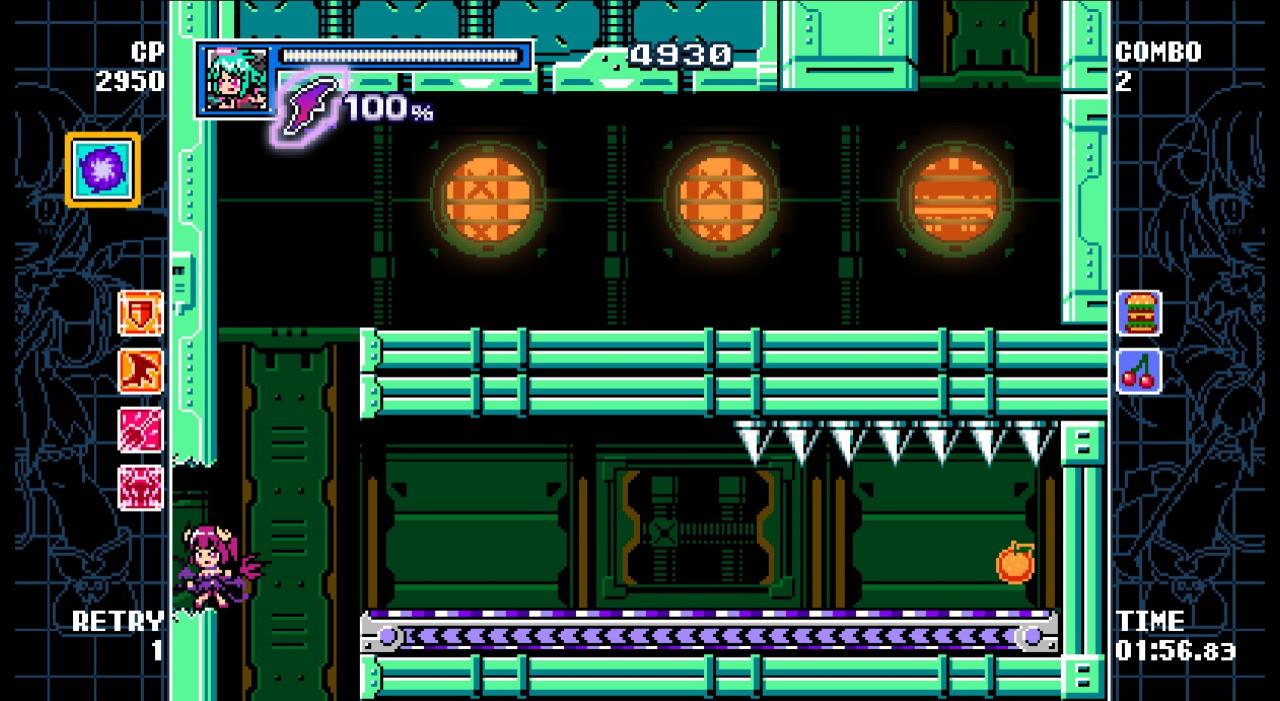Select the pink crab-like creature icon
This screenshot has width=1280, height=701.
click(x=140, y=488)
